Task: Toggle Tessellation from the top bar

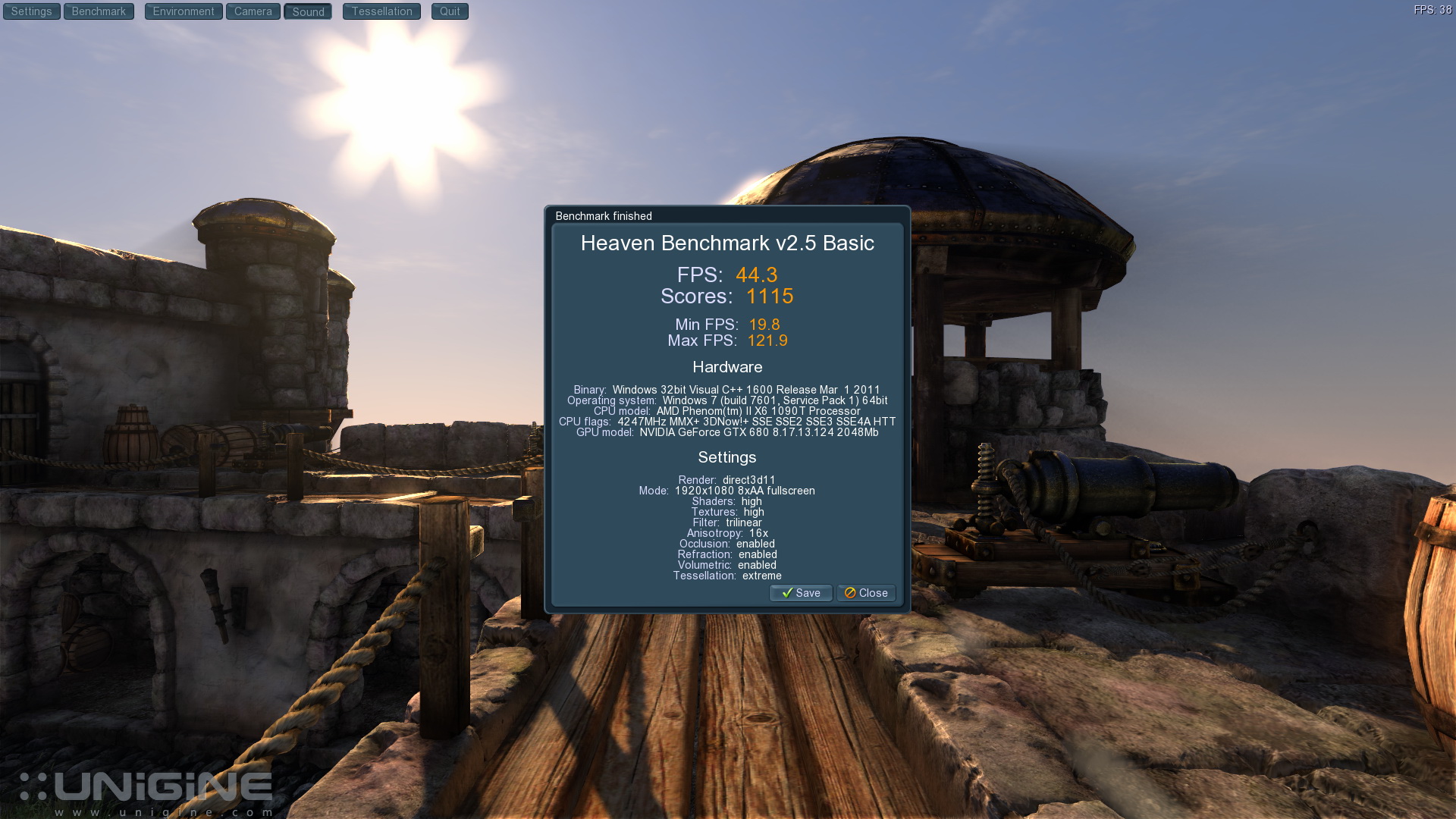Action: pos(381,11)
